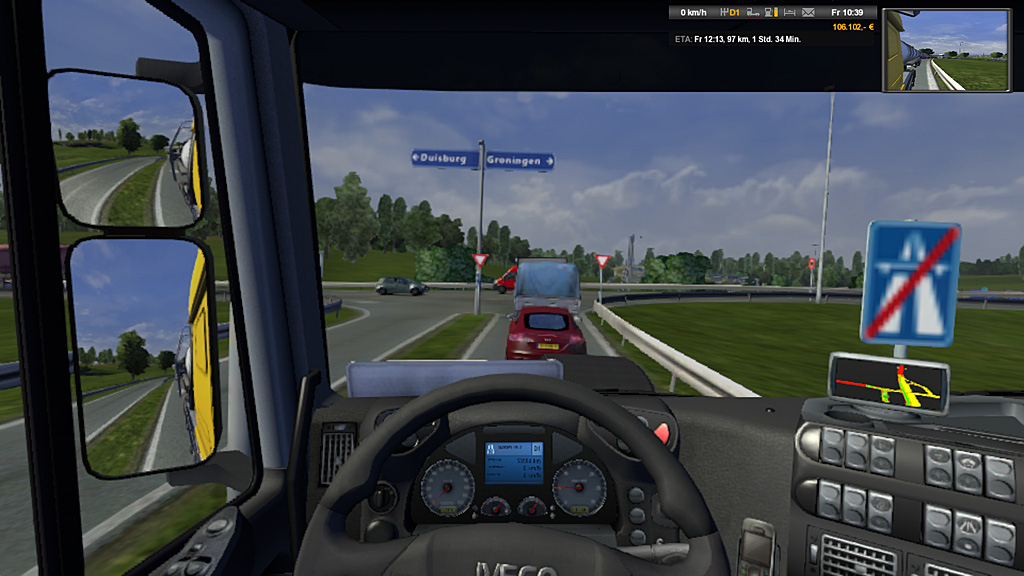Select the bed rest icon

click(x=790, y=12)
